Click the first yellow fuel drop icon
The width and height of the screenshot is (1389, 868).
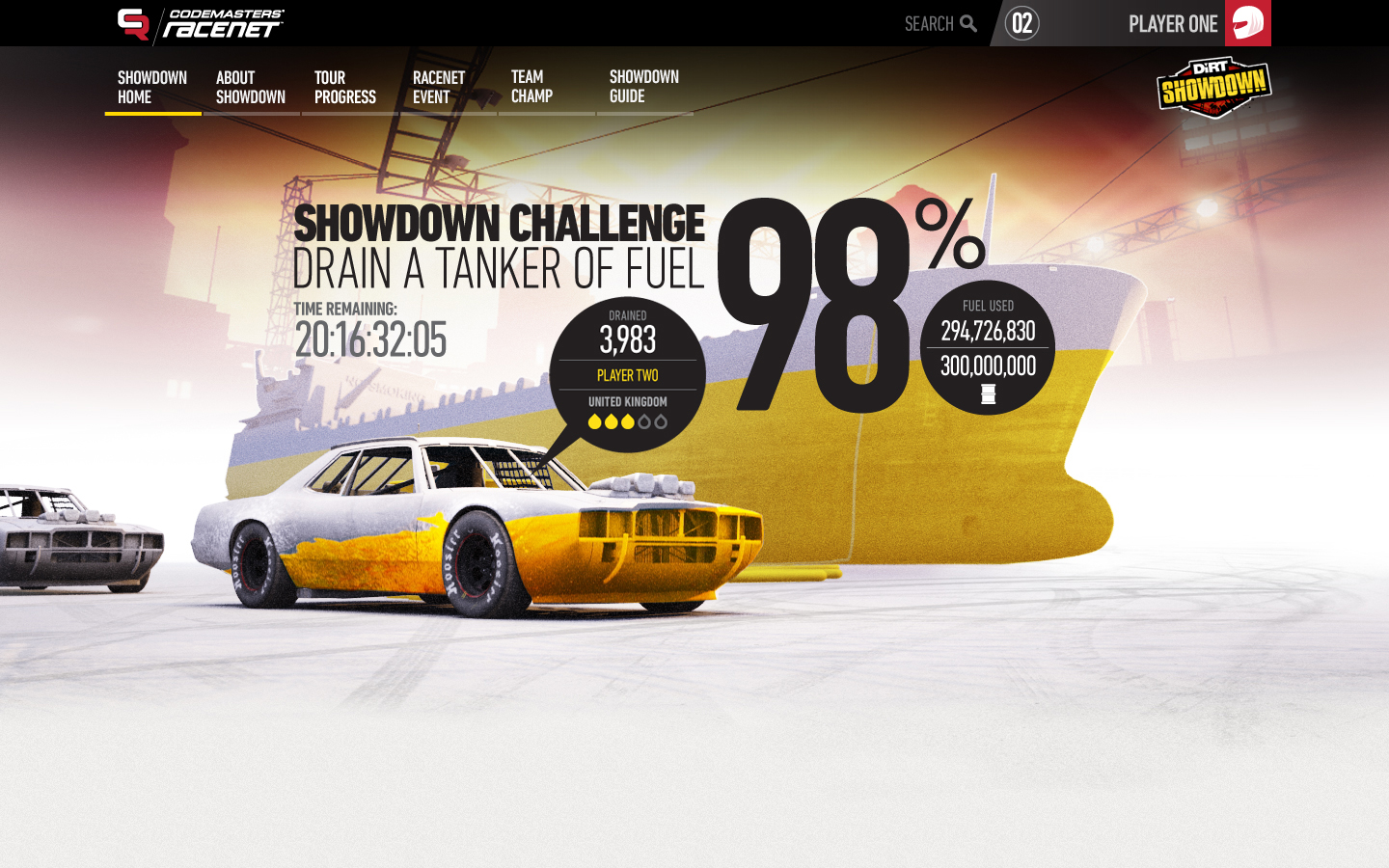[594, 421]
